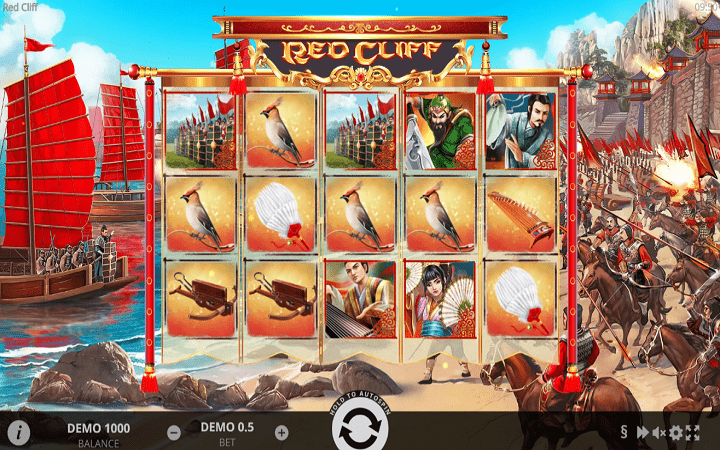Image resolution: width=720 pixels, height=450 pixels.
Task: Switch to fullscreen with the expand arrows icon
Action: [x=693, y=433]
